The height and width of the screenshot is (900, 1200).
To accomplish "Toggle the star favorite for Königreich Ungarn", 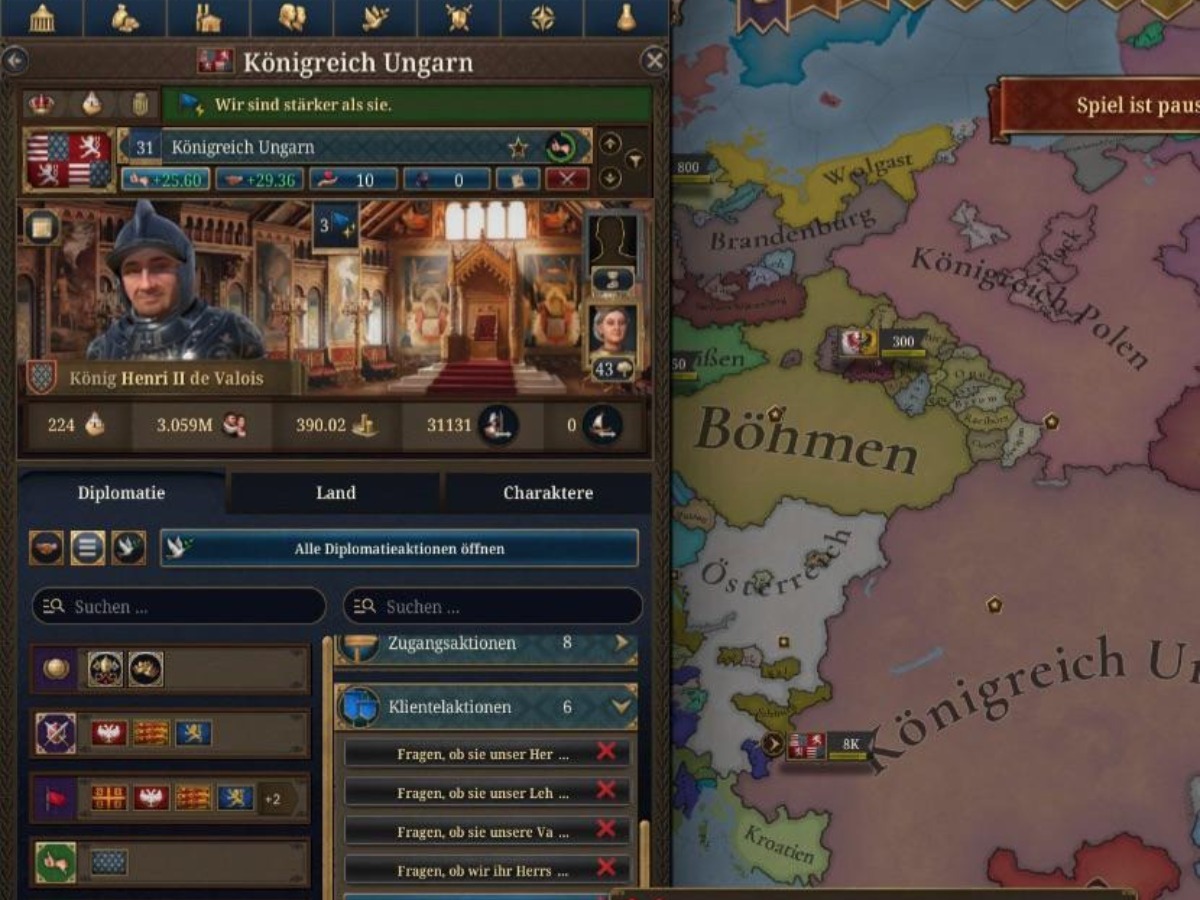I will point(518,148).
